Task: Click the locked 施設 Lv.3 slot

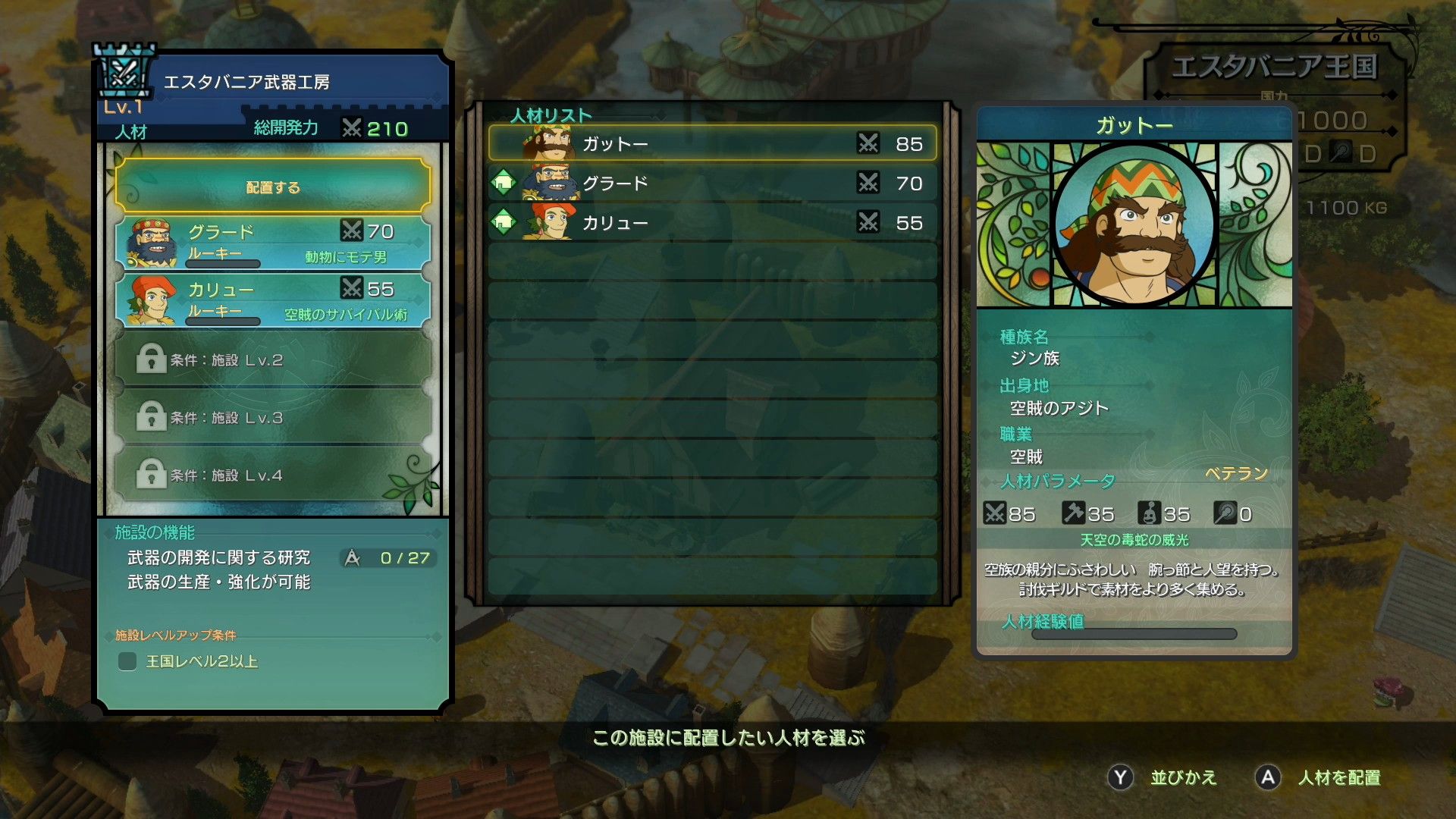Action: coord(273,417)
